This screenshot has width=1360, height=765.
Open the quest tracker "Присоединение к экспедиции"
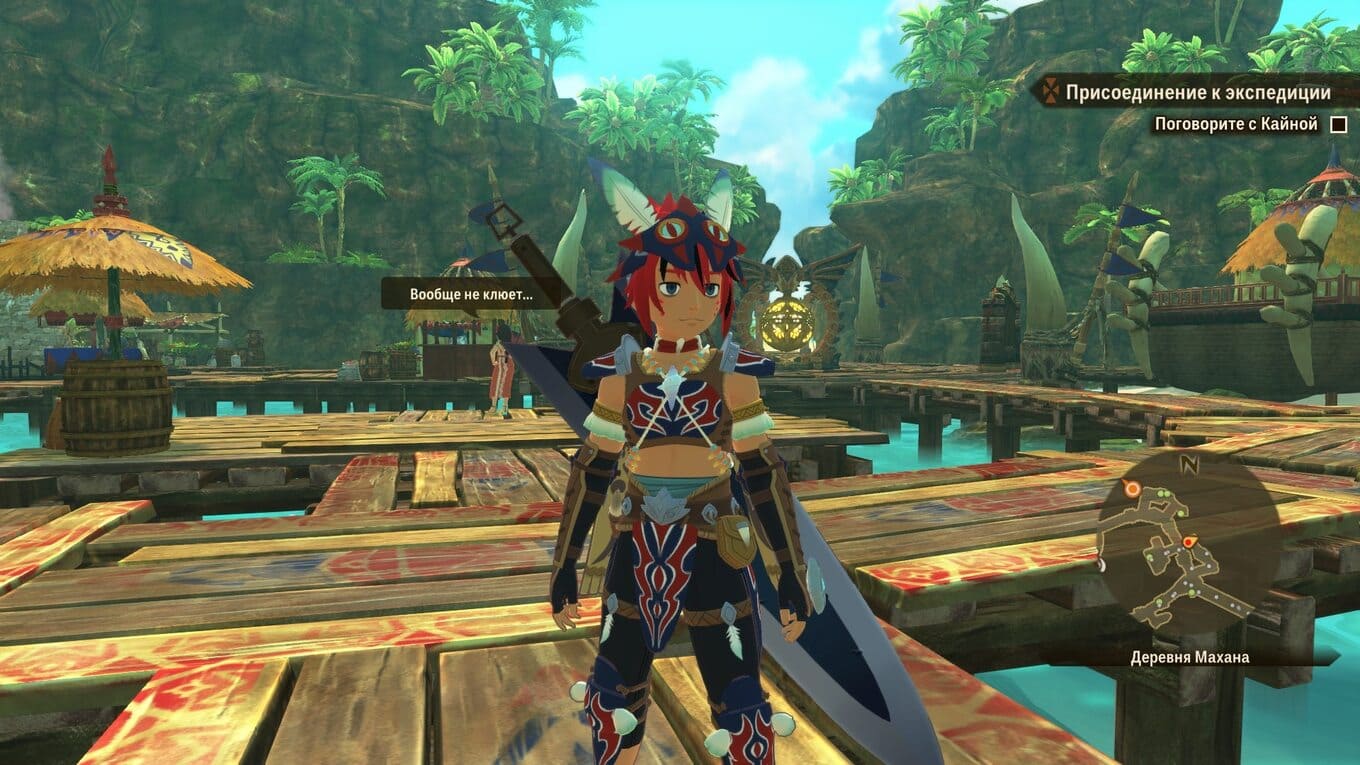click(x=1197, y=93)
